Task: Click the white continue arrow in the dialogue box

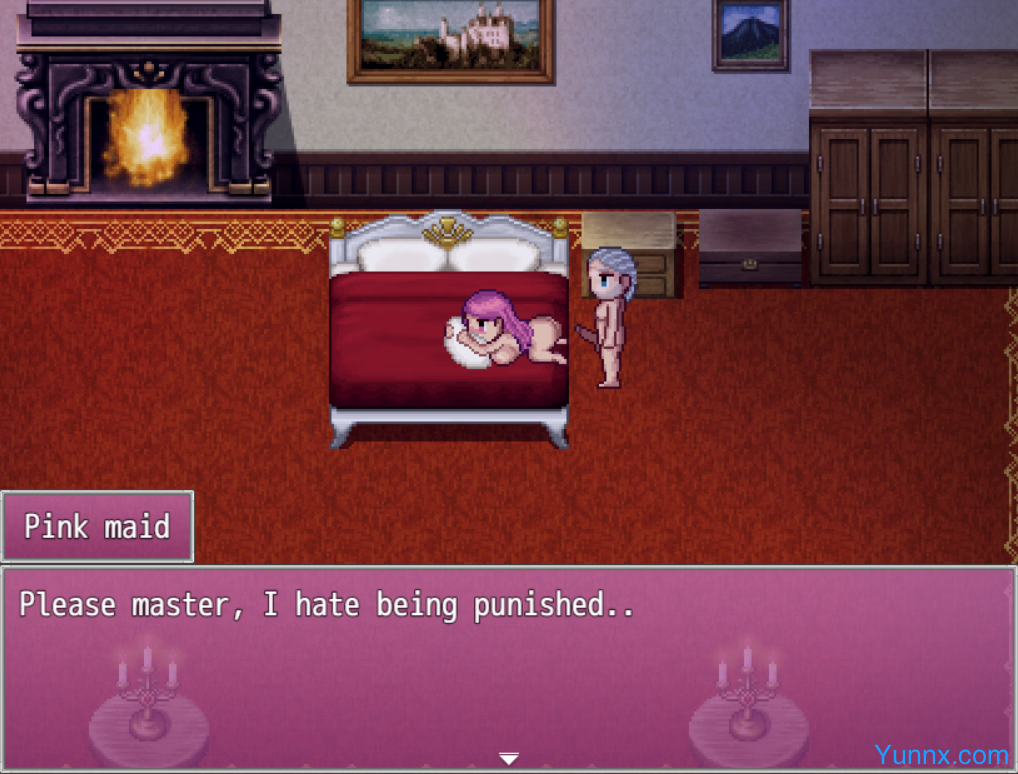Action: point(509,759)
